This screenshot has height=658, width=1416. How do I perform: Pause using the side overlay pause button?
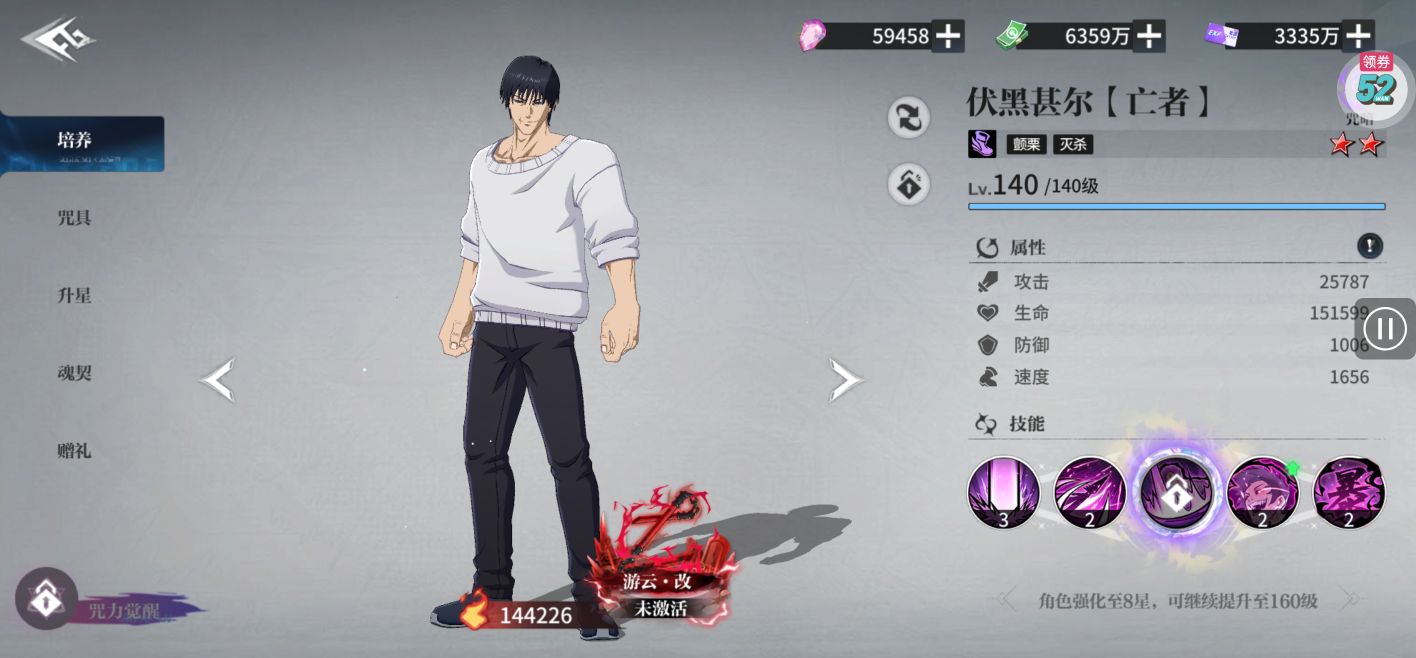click(x=1385, y=328)
